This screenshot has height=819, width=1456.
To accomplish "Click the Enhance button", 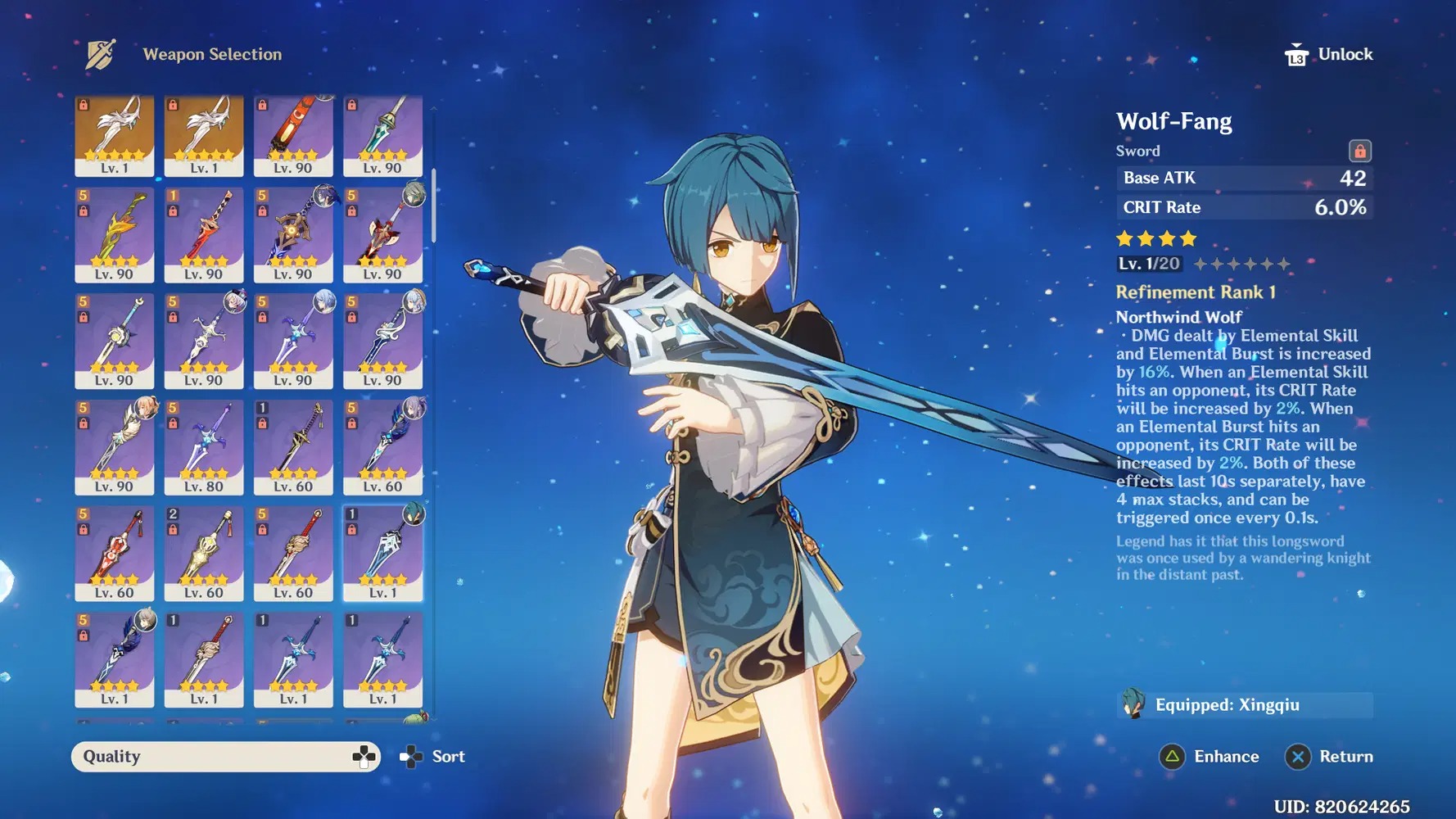I will click(x=1212, y=756).
